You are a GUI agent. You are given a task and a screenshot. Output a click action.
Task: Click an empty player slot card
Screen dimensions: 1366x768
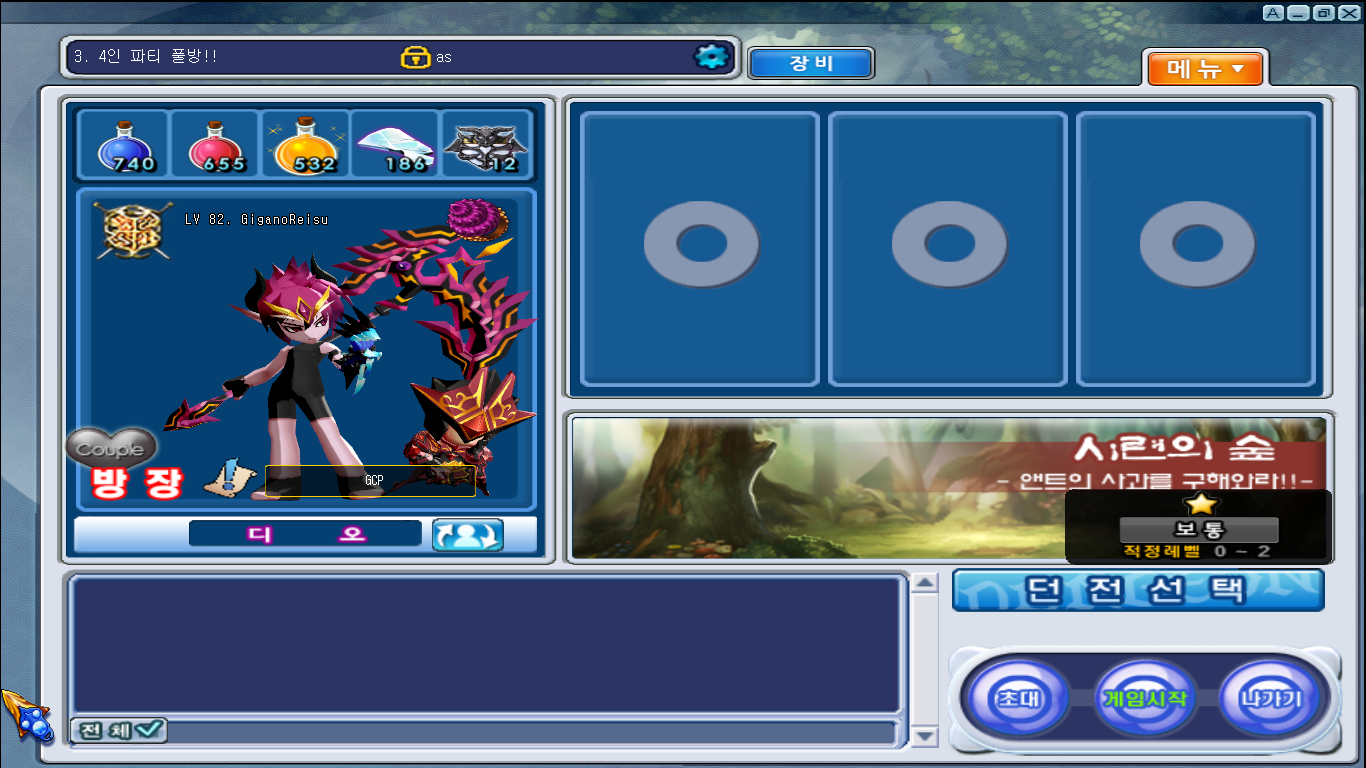tap(700, 245)
